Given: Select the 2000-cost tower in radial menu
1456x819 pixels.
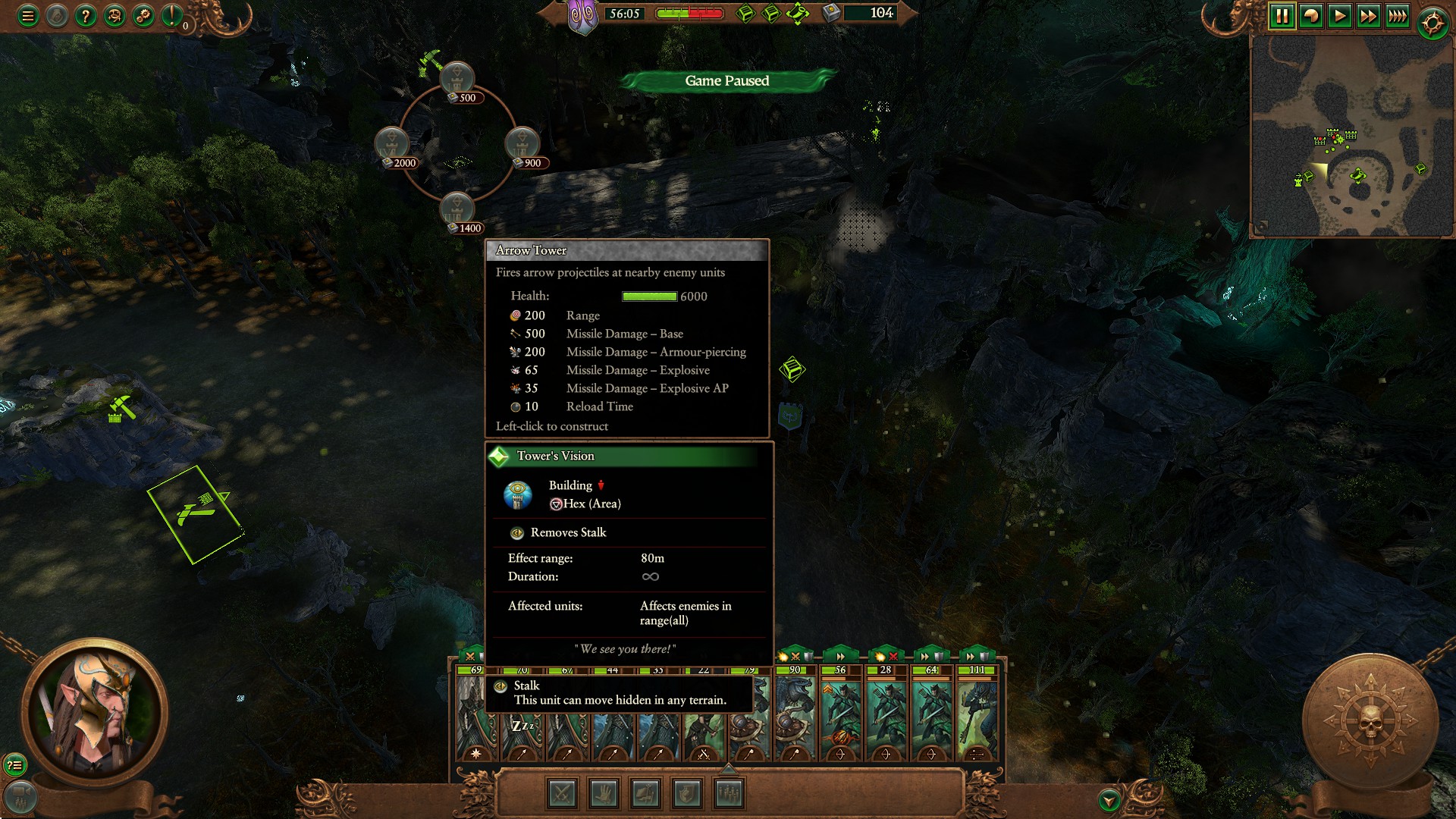Looking at the screenshot, I should click(391, 144).
